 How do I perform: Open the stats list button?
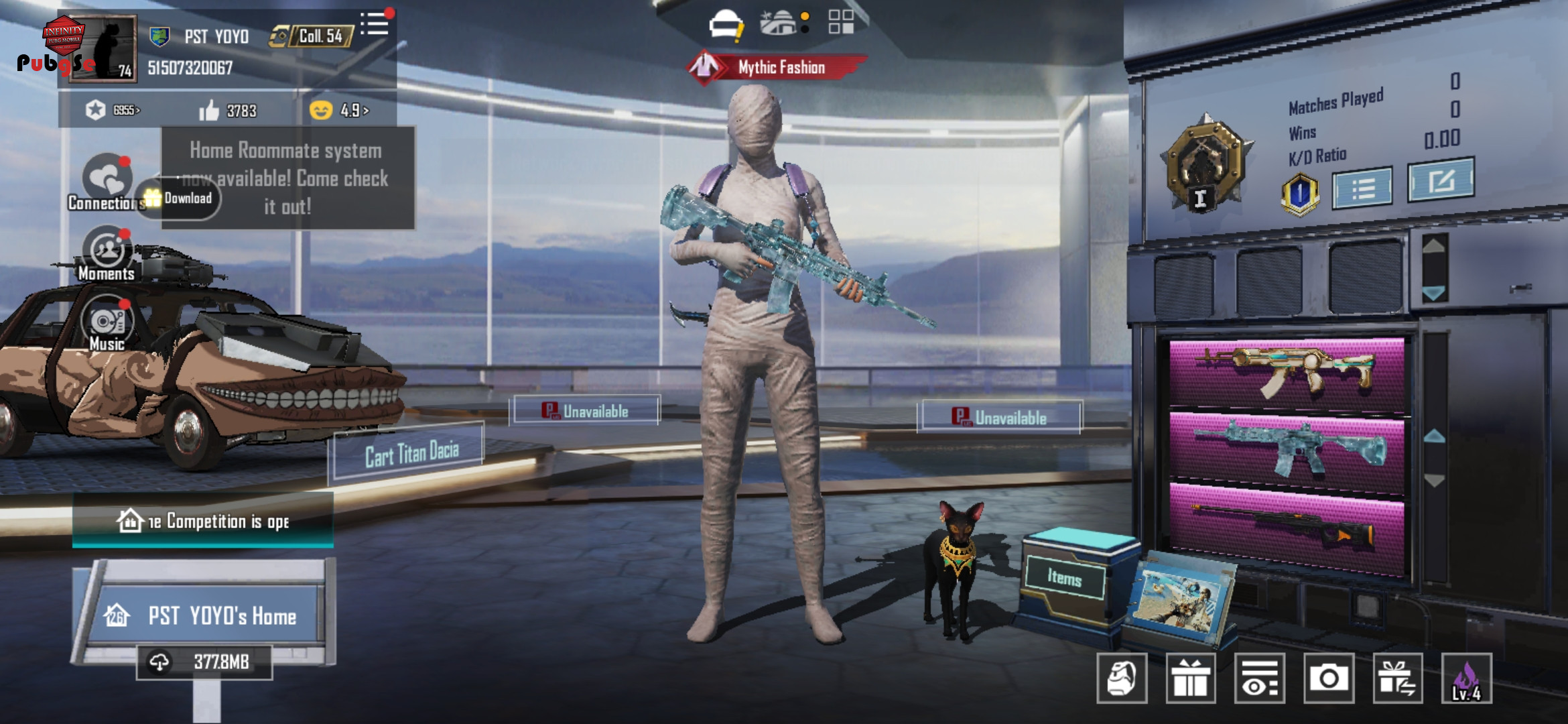[x=1362, y=188]
